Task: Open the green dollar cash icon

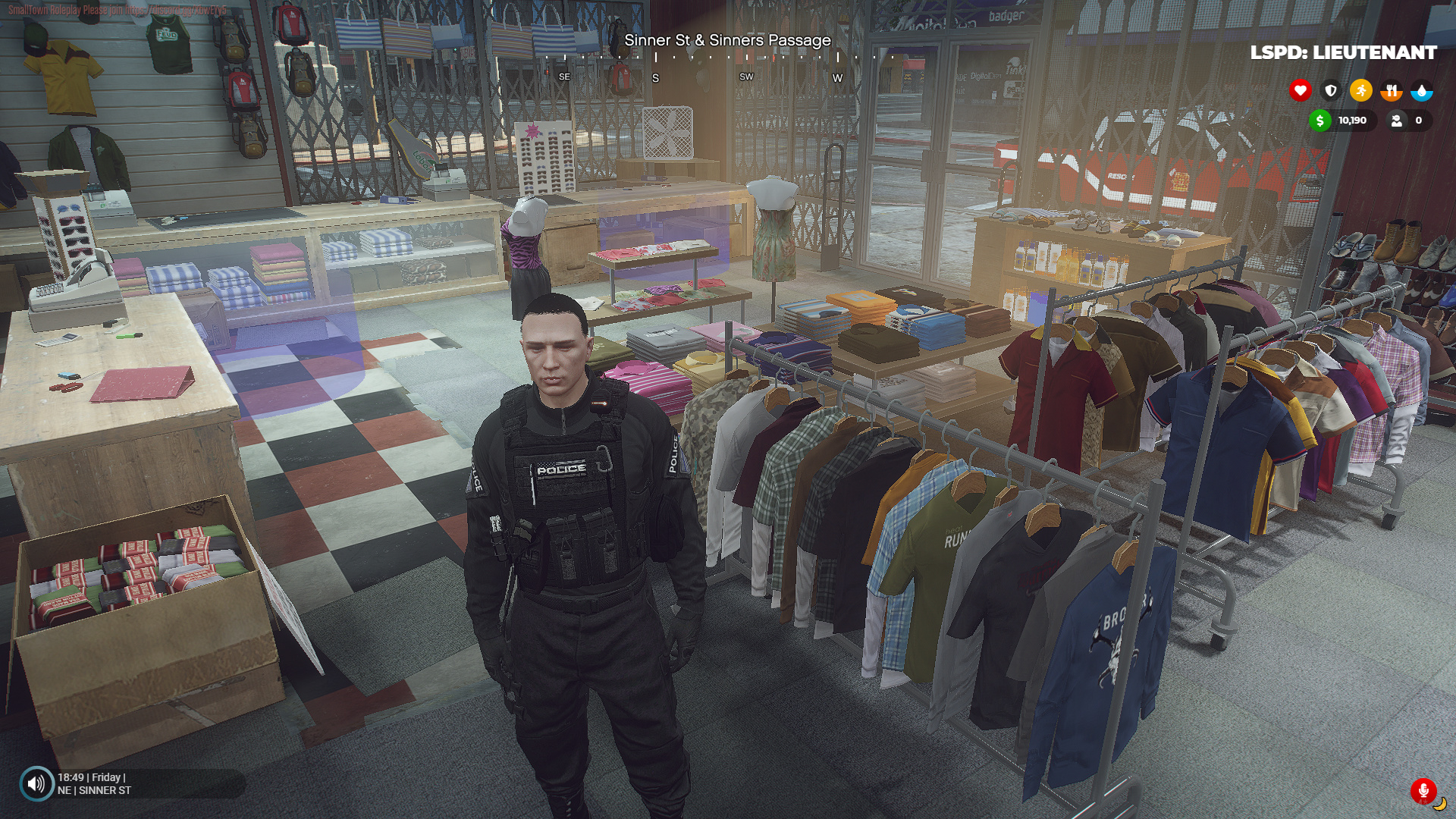Action: [x=1319, y=121]
